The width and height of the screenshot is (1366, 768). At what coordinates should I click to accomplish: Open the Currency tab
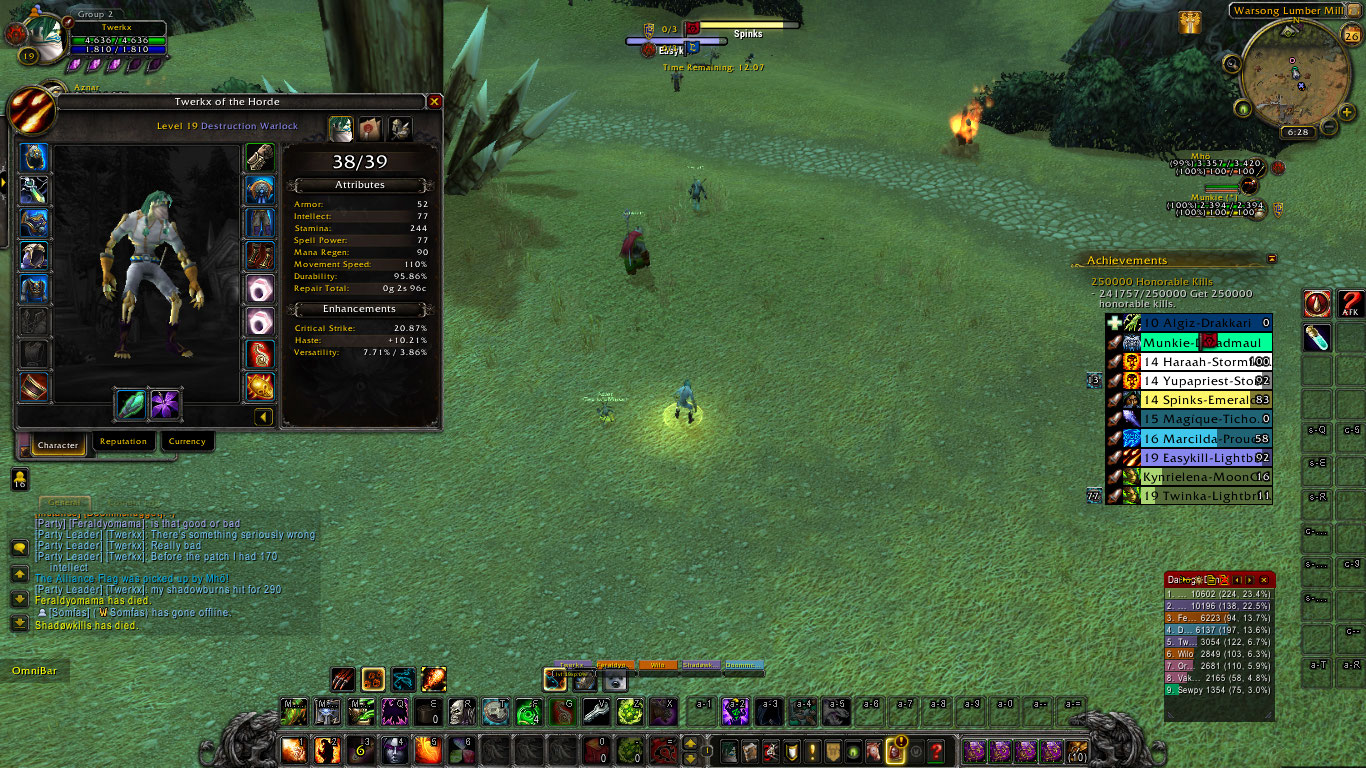tap(187, 441)
